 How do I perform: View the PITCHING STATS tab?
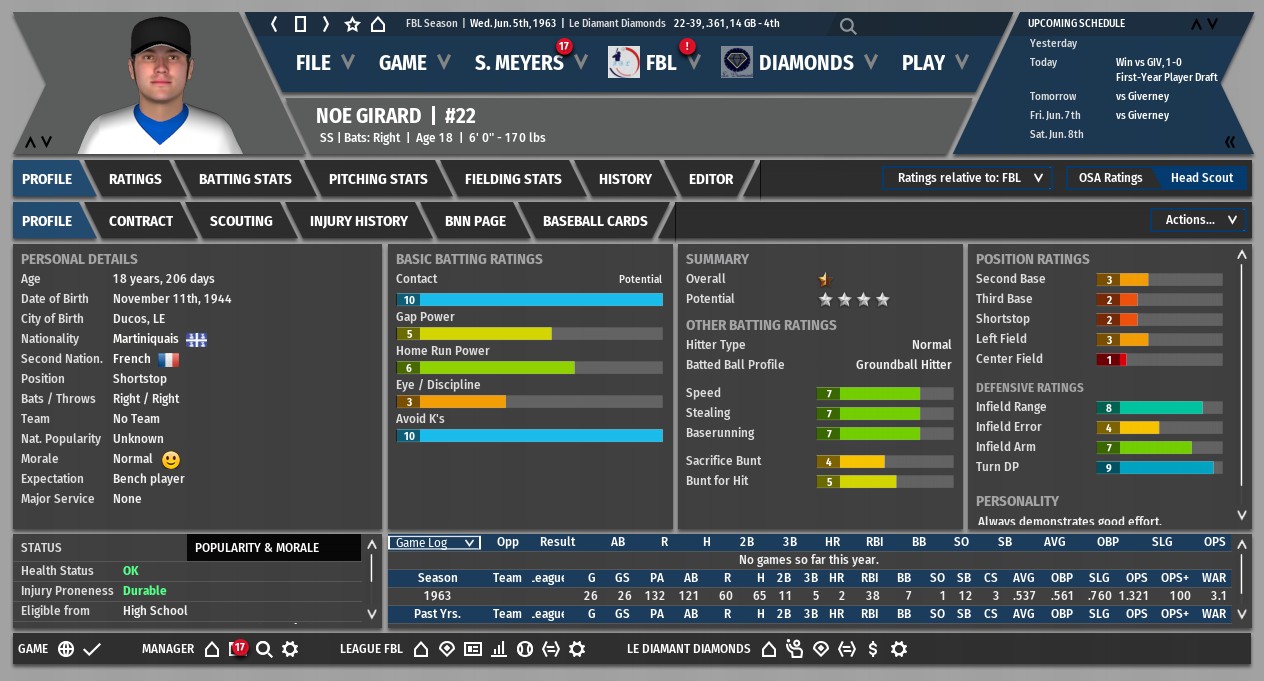coord(378,179)
